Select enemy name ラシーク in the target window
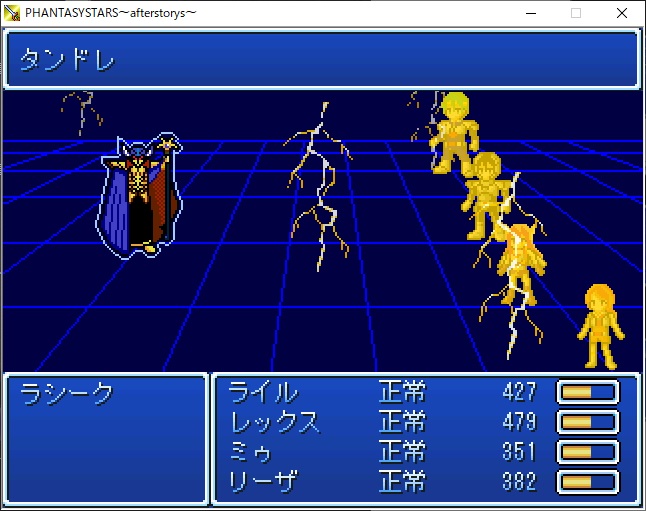Viewport: 646px width, 511px height. (x=68, y=394)
